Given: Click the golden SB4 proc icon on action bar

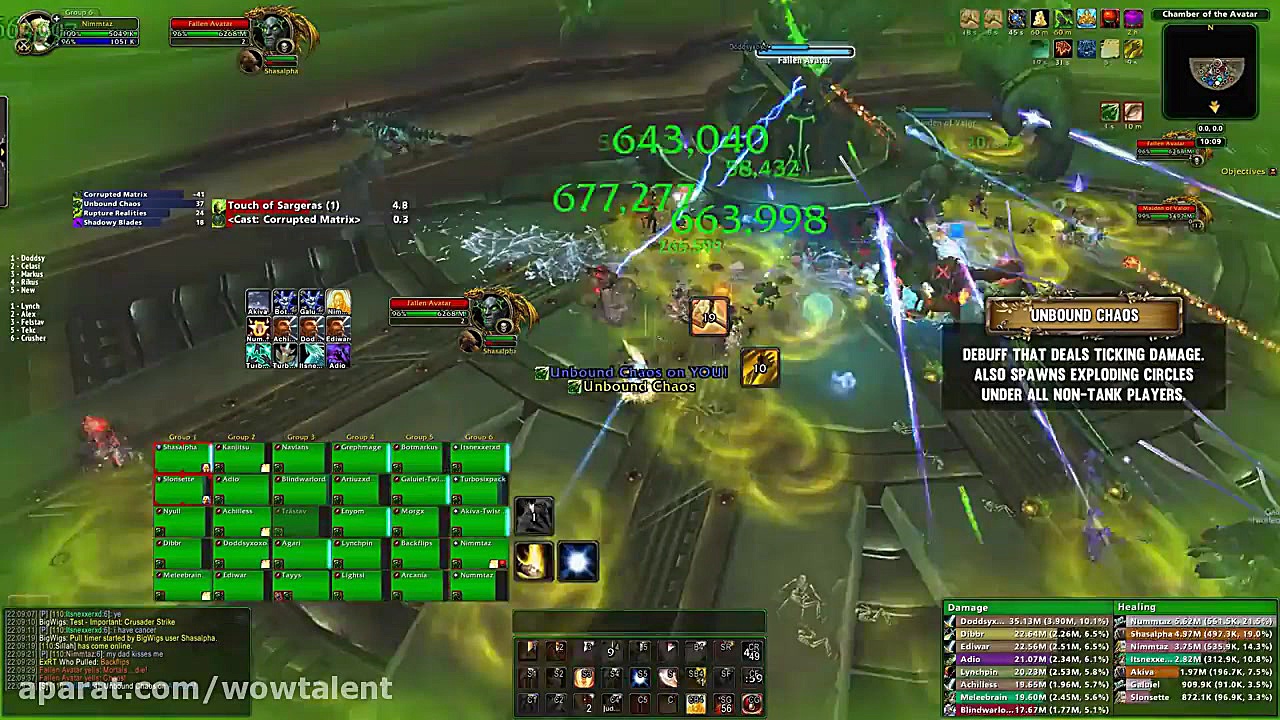Looking at the screenshot, I should (697, 677).
